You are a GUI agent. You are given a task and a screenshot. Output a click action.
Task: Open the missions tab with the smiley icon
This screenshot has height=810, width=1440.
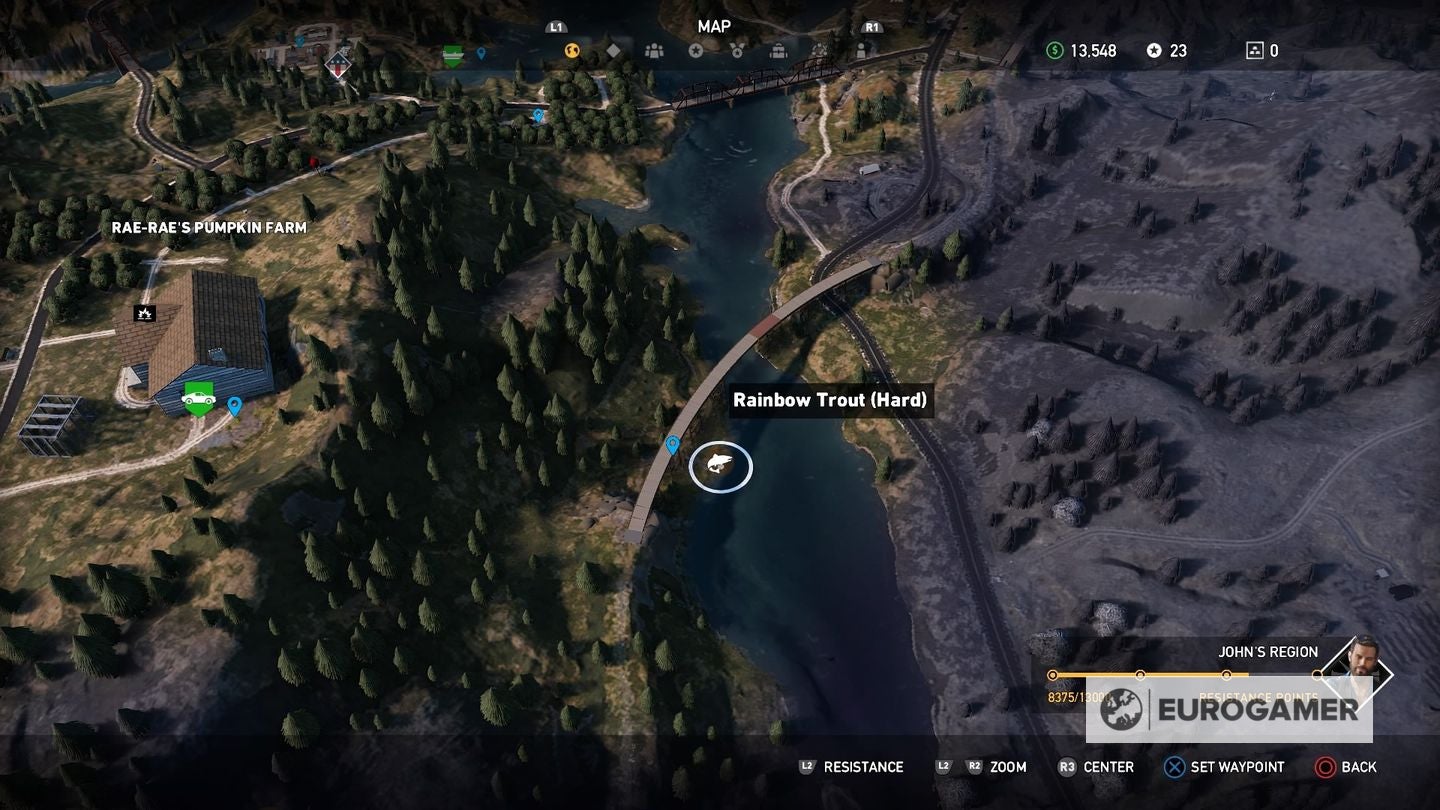pos(571,50)
